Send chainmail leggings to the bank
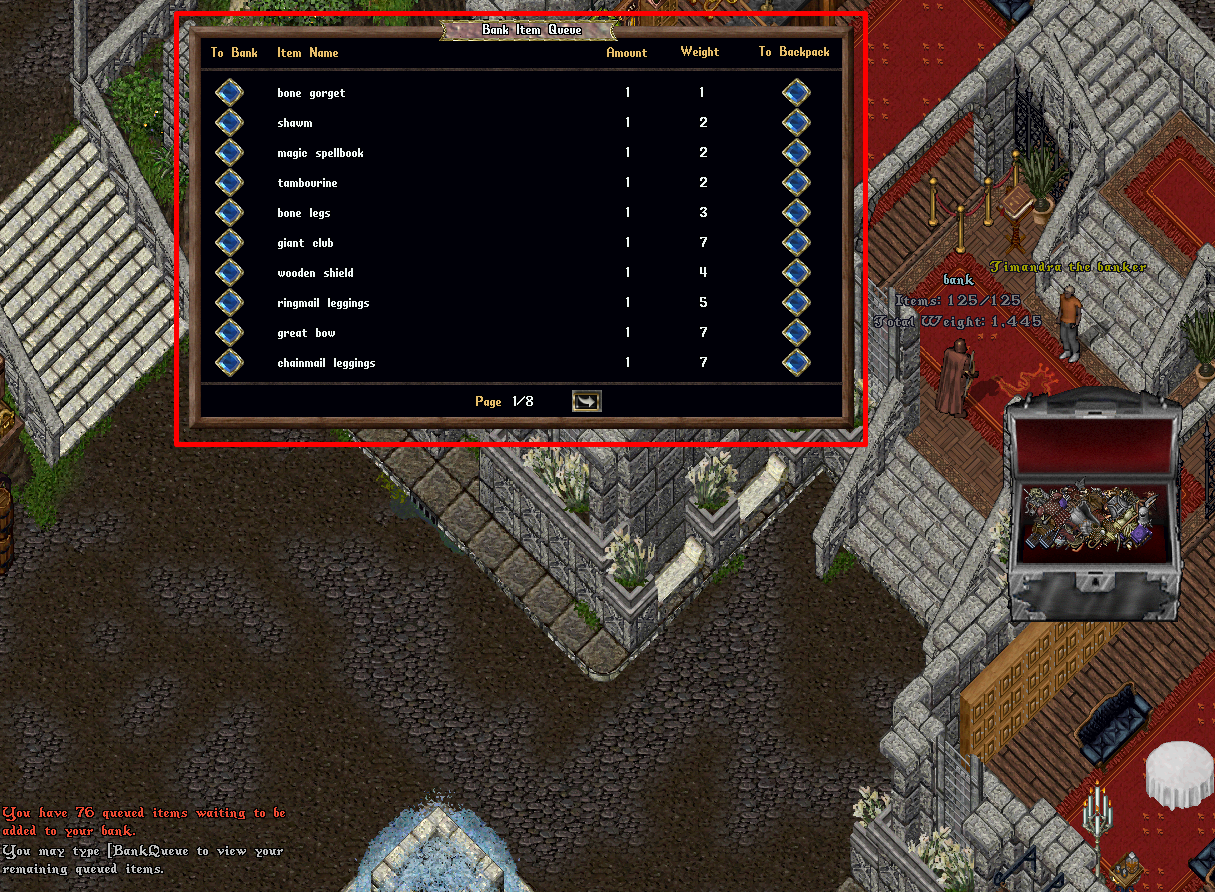The image size is (1215, 892). point(229,363)
